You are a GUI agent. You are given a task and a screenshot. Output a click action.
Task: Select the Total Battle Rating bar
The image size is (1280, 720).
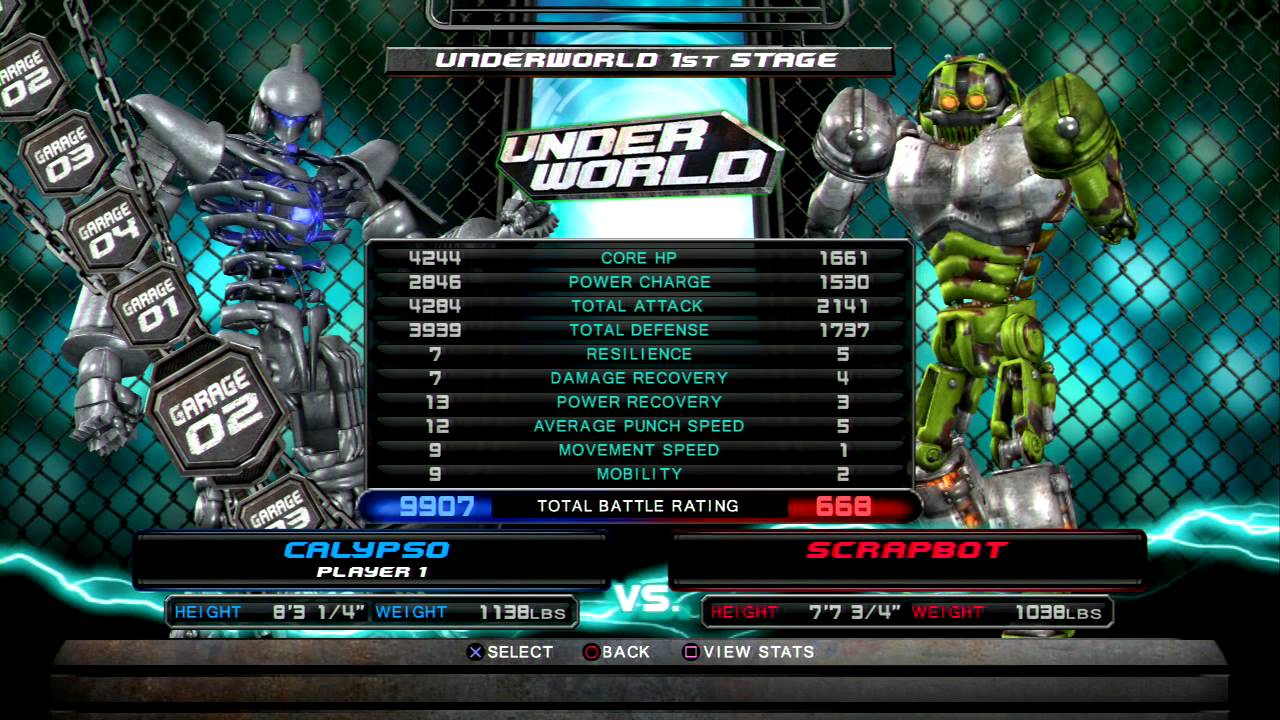640,506
